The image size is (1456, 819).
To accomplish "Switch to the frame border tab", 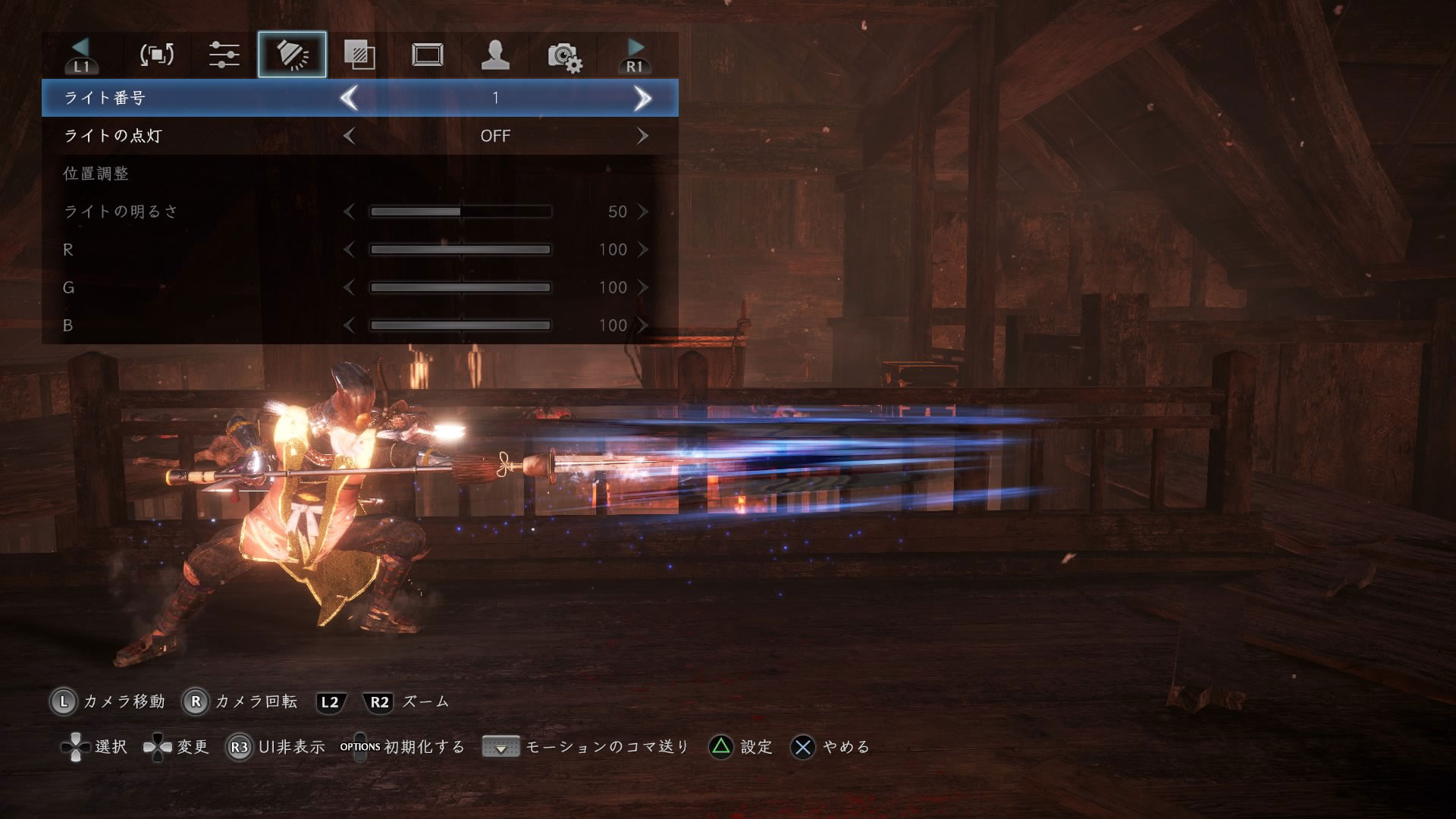I will 428,55.
